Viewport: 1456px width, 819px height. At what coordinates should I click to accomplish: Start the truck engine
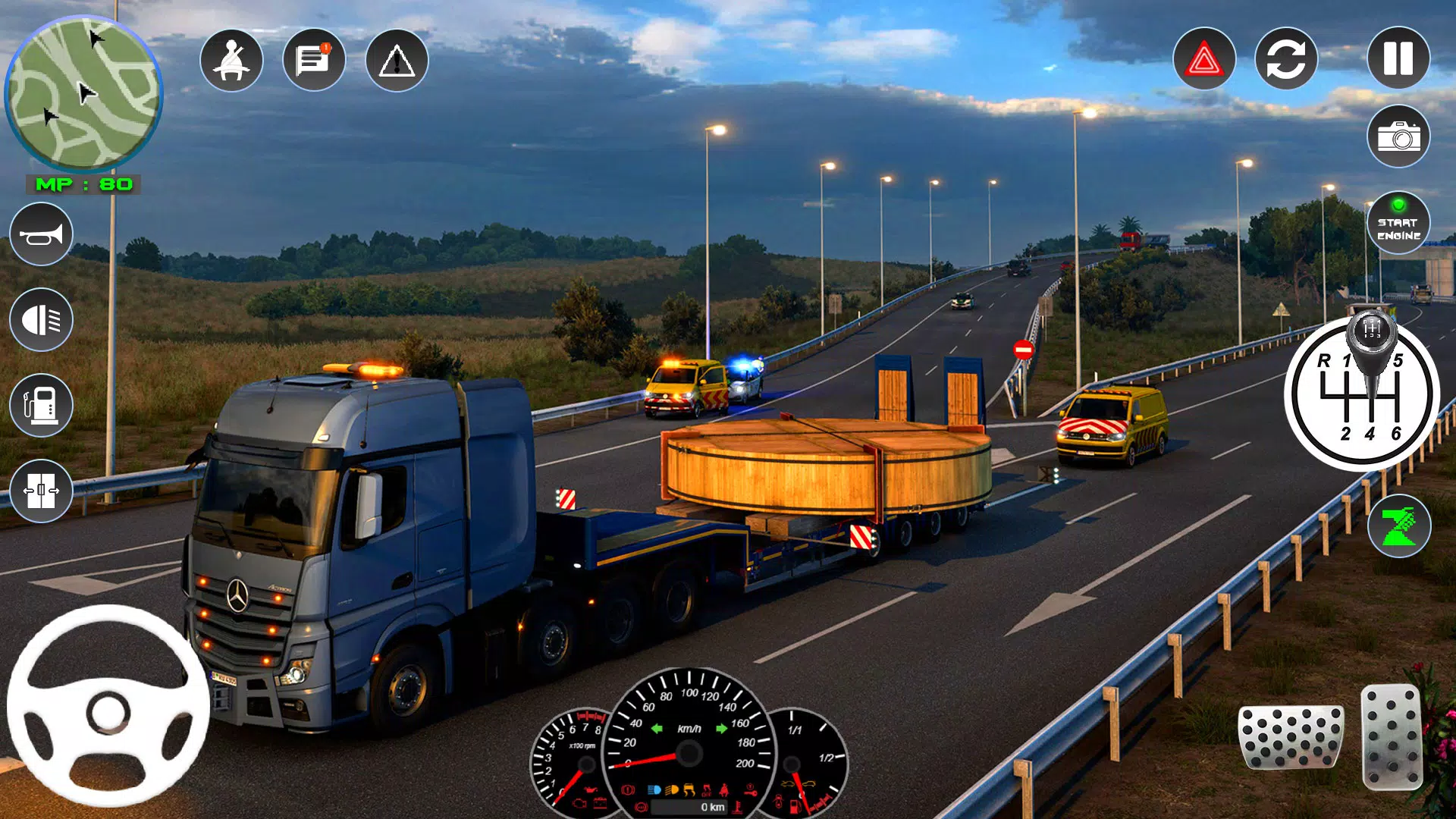point(1398,224)
